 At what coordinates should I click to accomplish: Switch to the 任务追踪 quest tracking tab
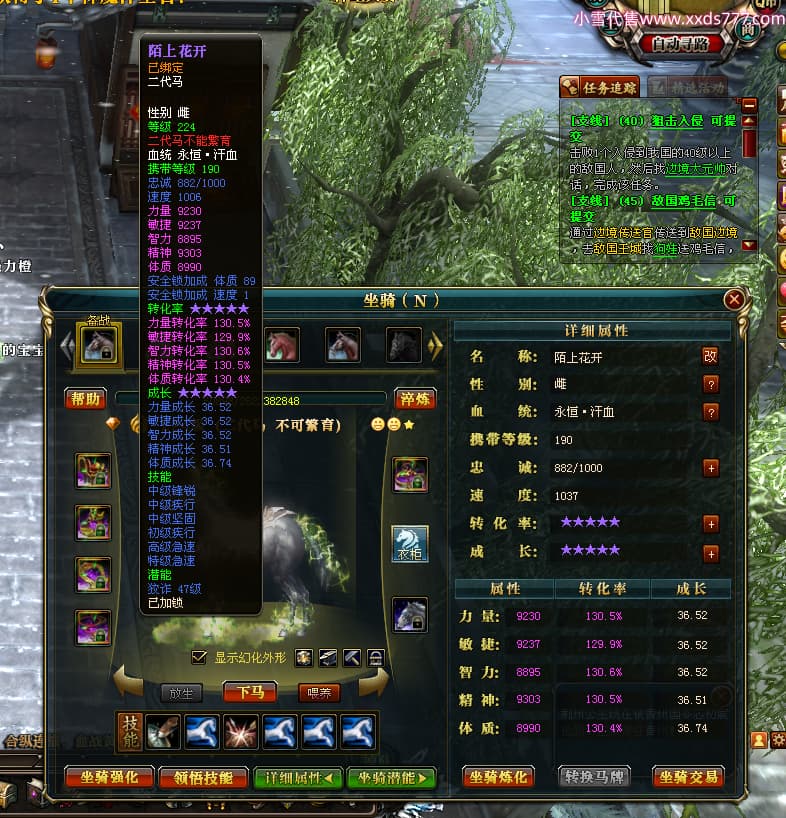click(601, 86)
